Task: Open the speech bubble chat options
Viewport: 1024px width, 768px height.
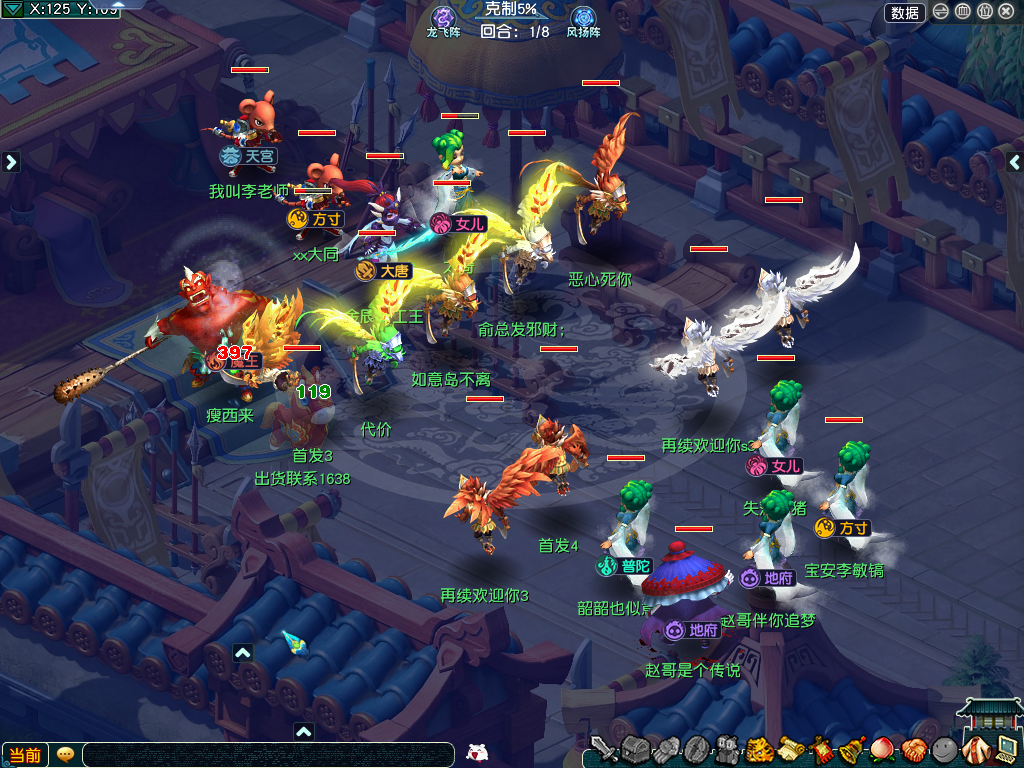Action: (66, 755)
